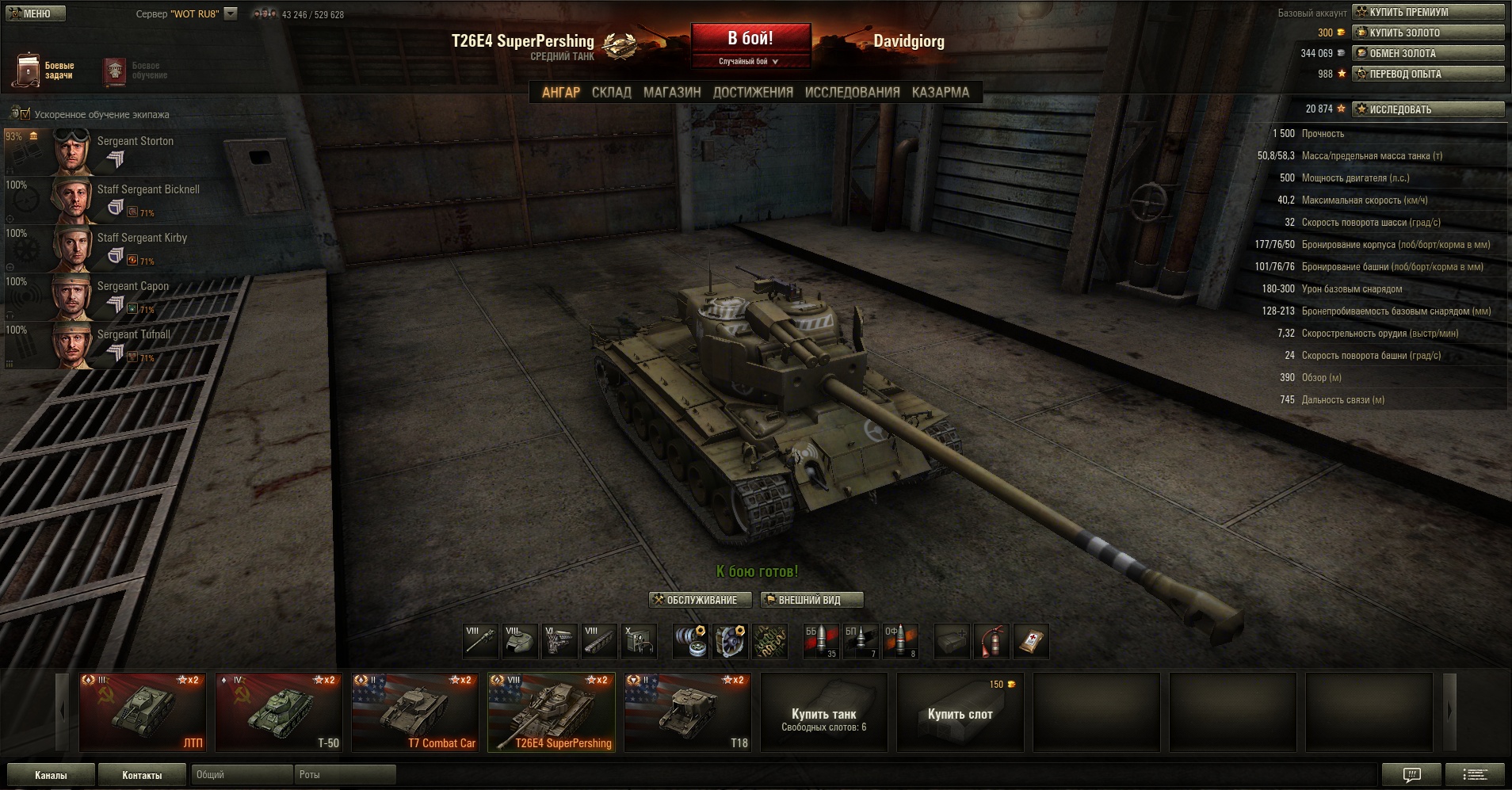The width and height of the screenshot is (1512, 790).
Task: Open the ПЕРЕВОД ОПЫТА button
Action: [x=1428, y=74]
